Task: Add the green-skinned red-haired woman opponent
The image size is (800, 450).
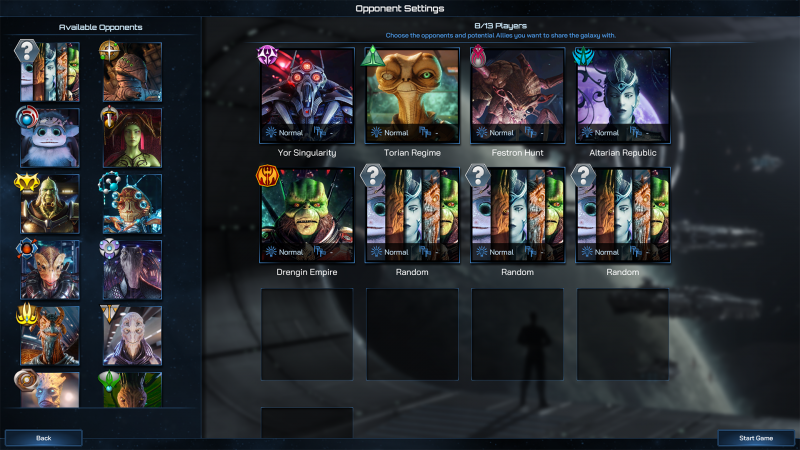Action: coord(131,138)
